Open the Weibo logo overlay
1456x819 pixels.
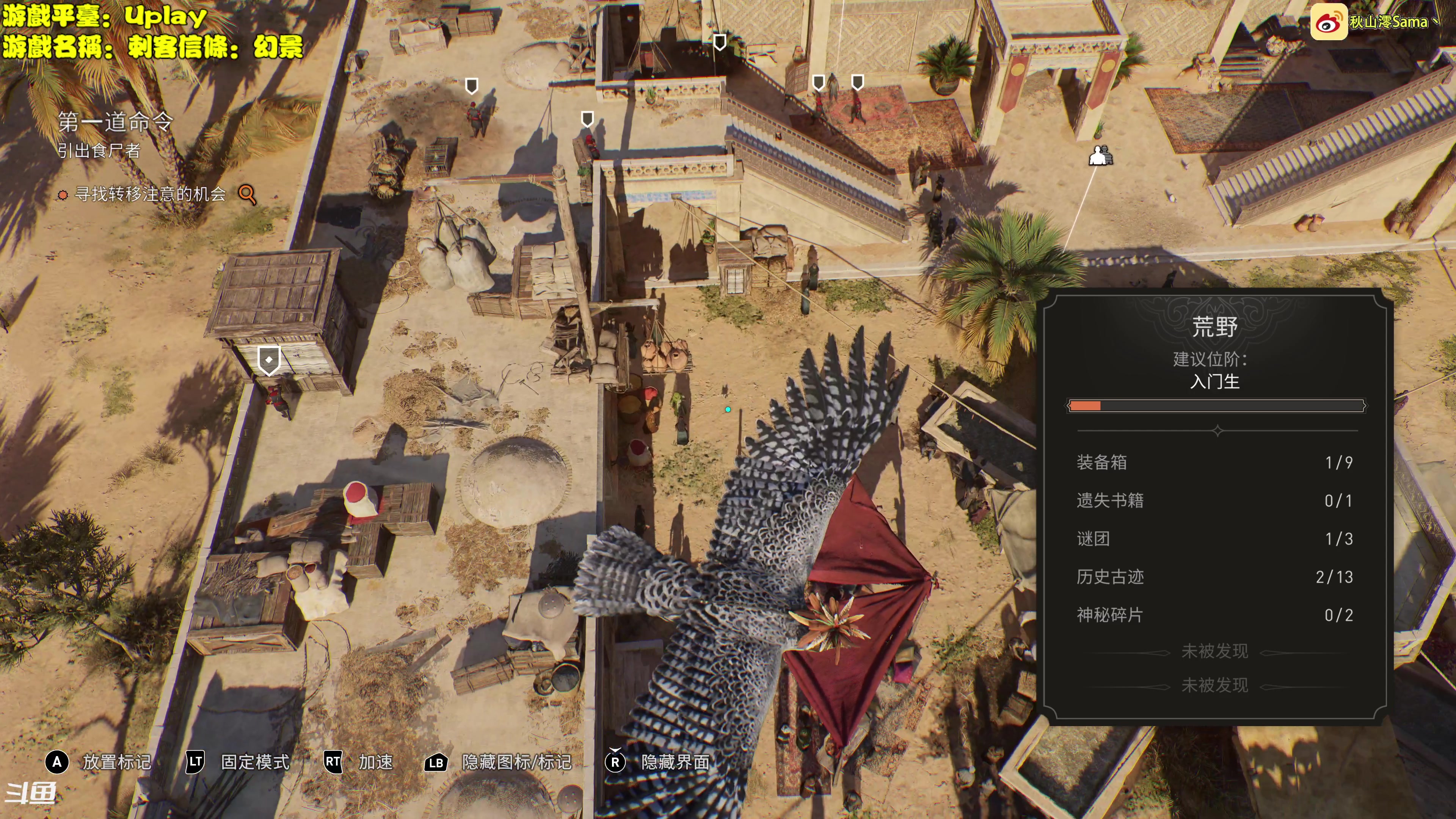click(1328, 23)
